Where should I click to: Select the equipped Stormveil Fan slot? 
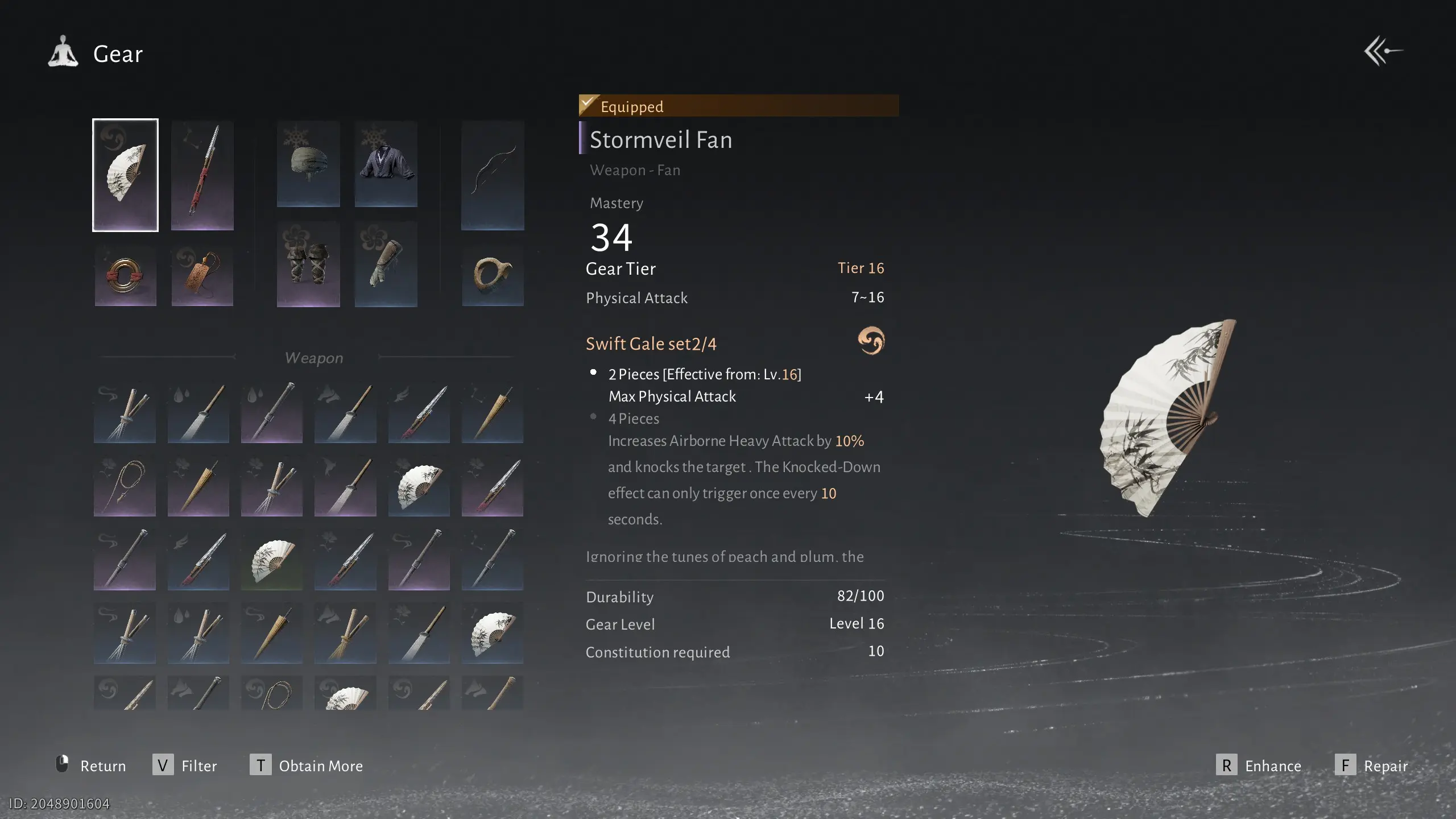(125, 175)
